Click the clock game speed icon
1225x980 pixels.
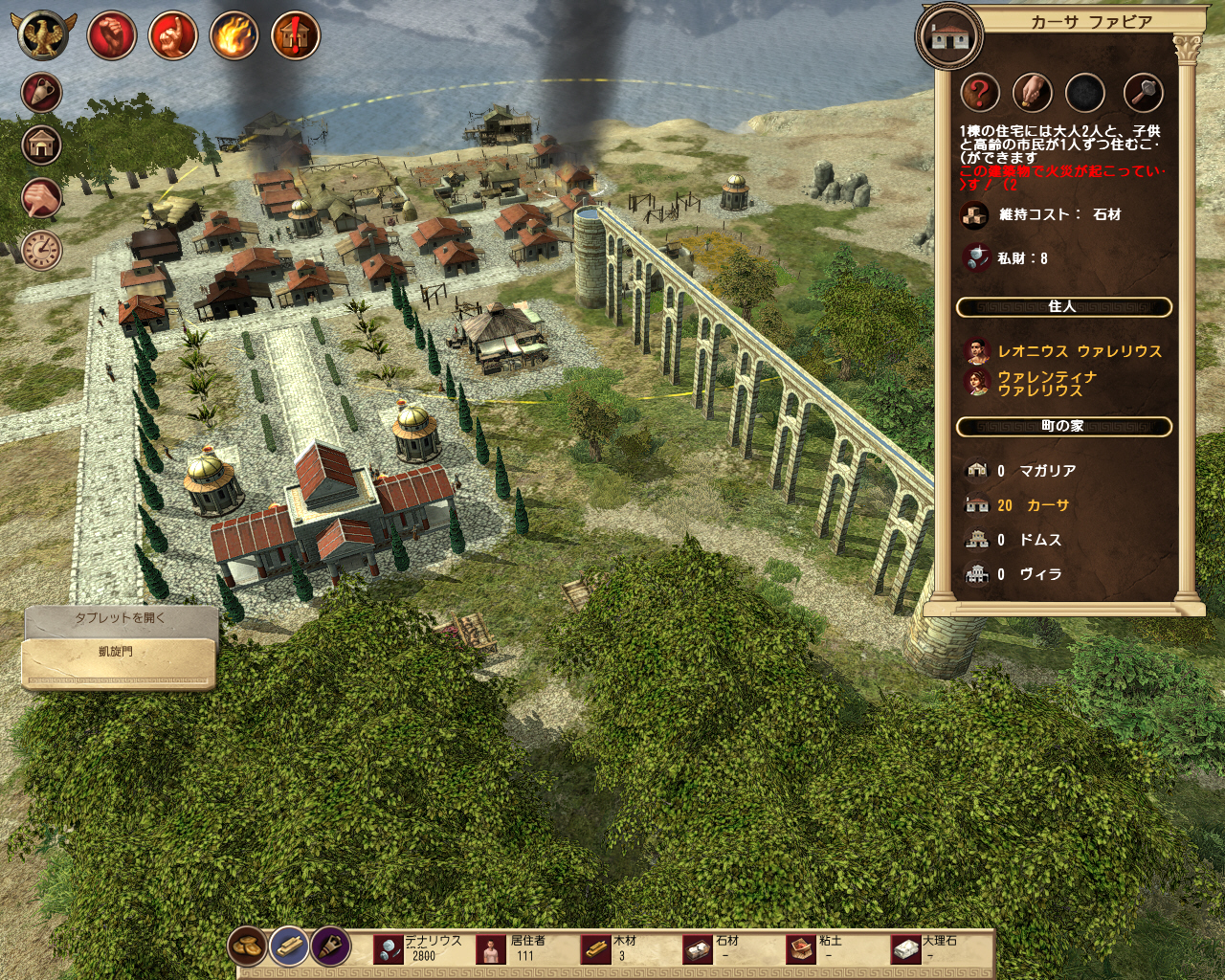click(42, 250)
